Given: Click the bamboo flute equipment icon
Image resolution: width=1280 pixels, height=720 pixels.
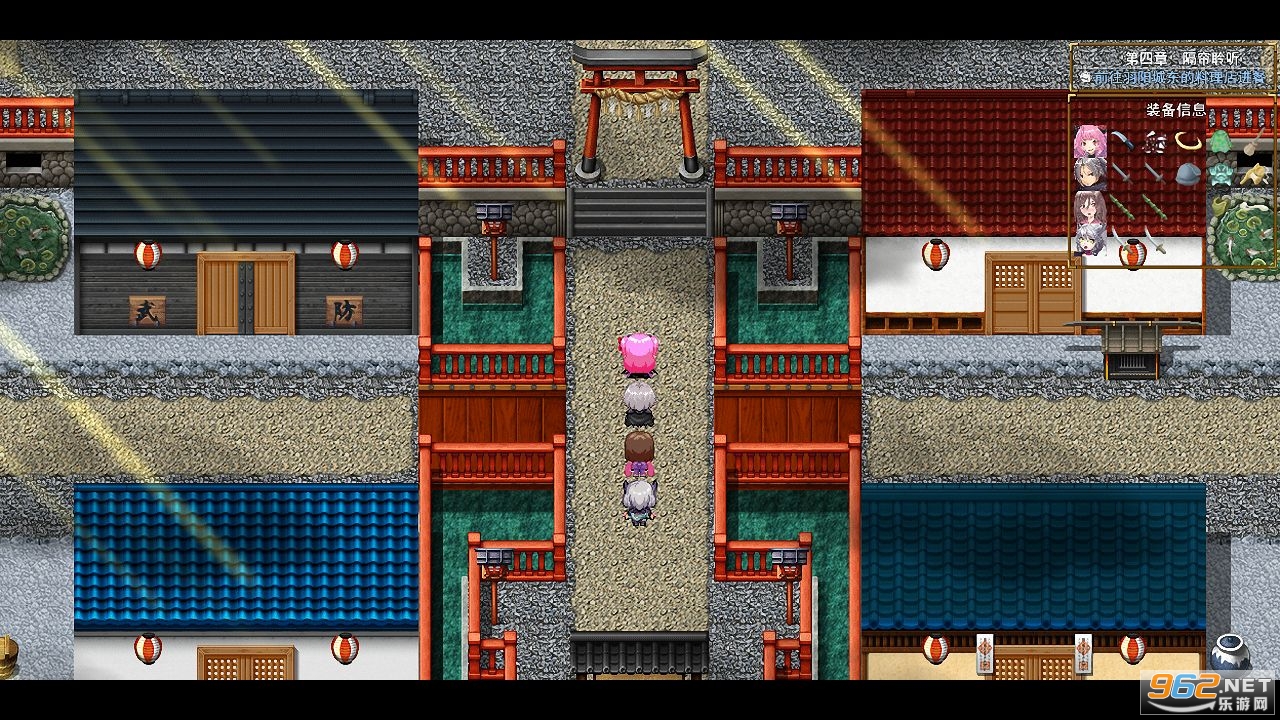Looking at the screenshot, I should coord(1124,206).
